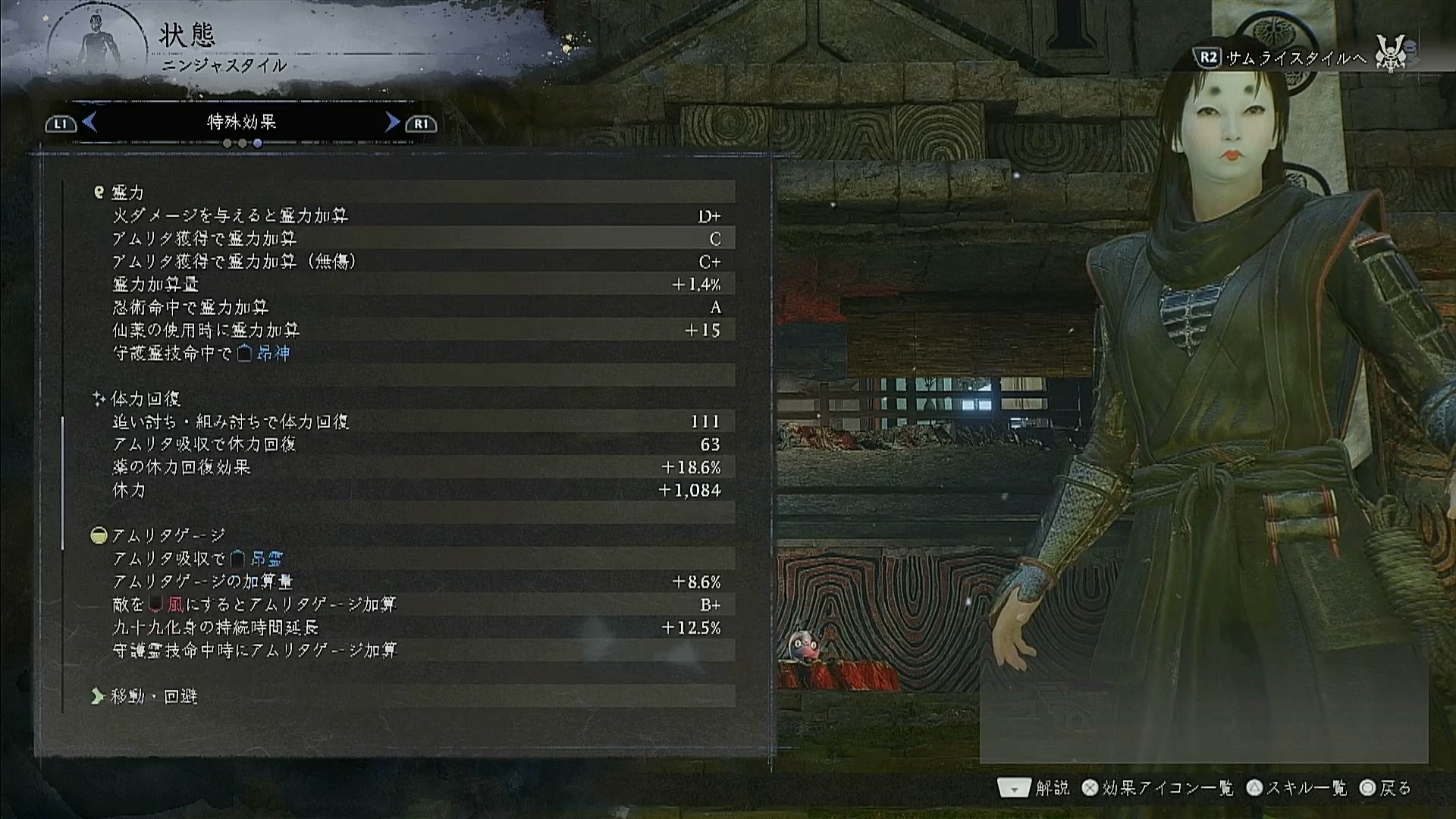This screenshot has height=819, width=1456.
Task: Open 効果アイコン一覧 list
Action: point(1158,789)
